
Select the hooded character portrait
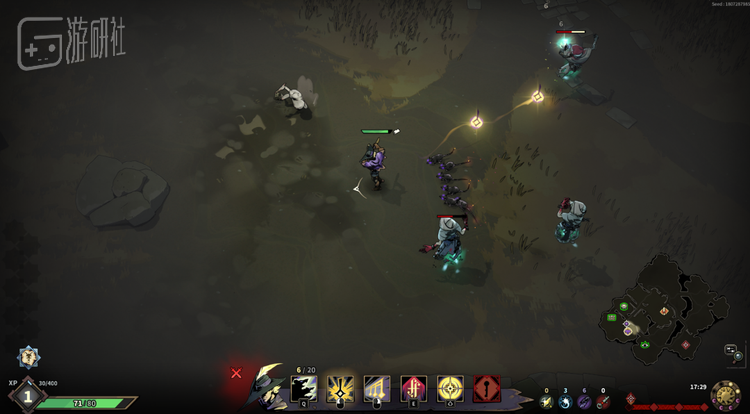pos(268,386)
